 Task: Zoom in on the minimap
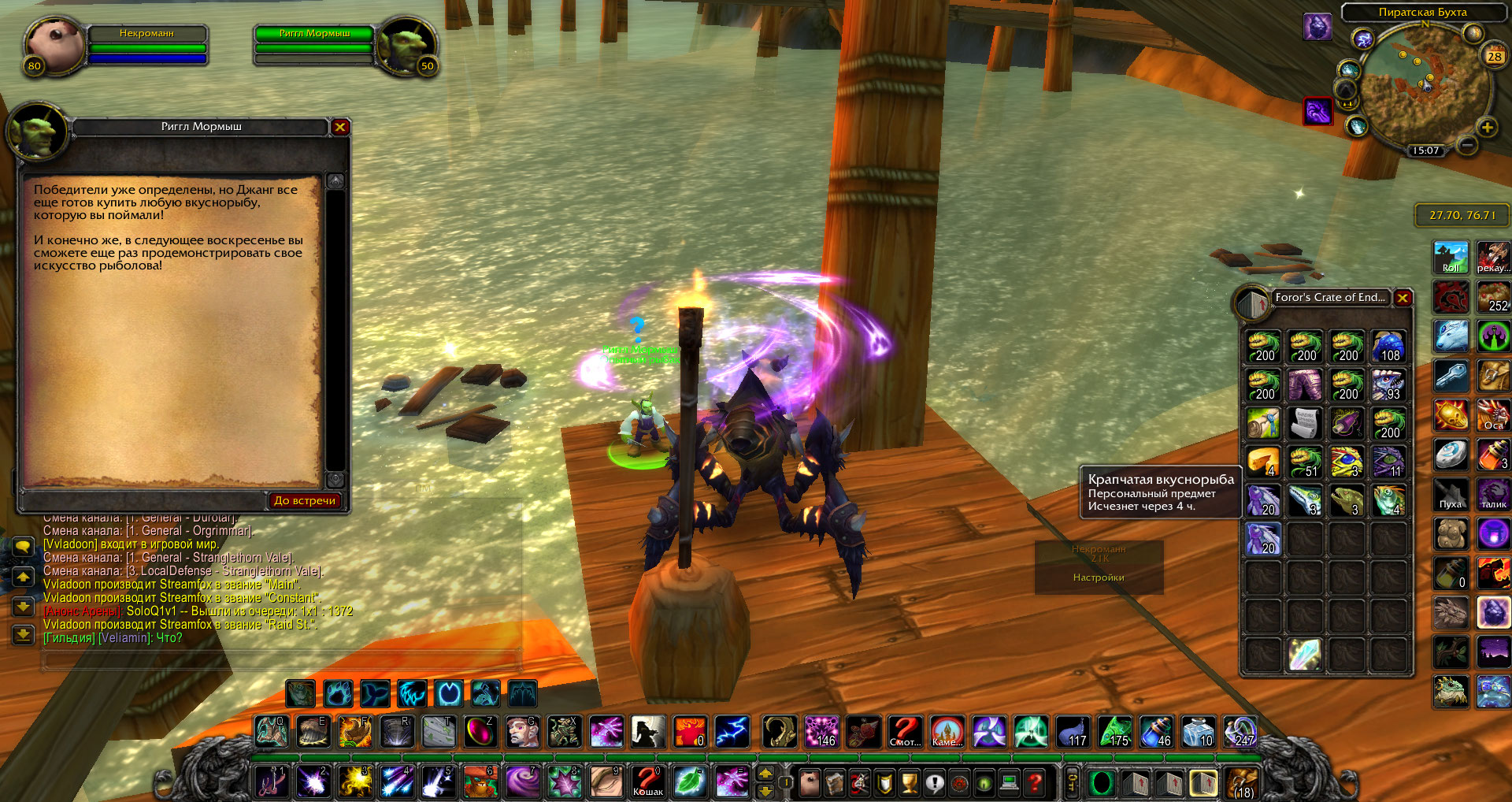coord(1487,128)
